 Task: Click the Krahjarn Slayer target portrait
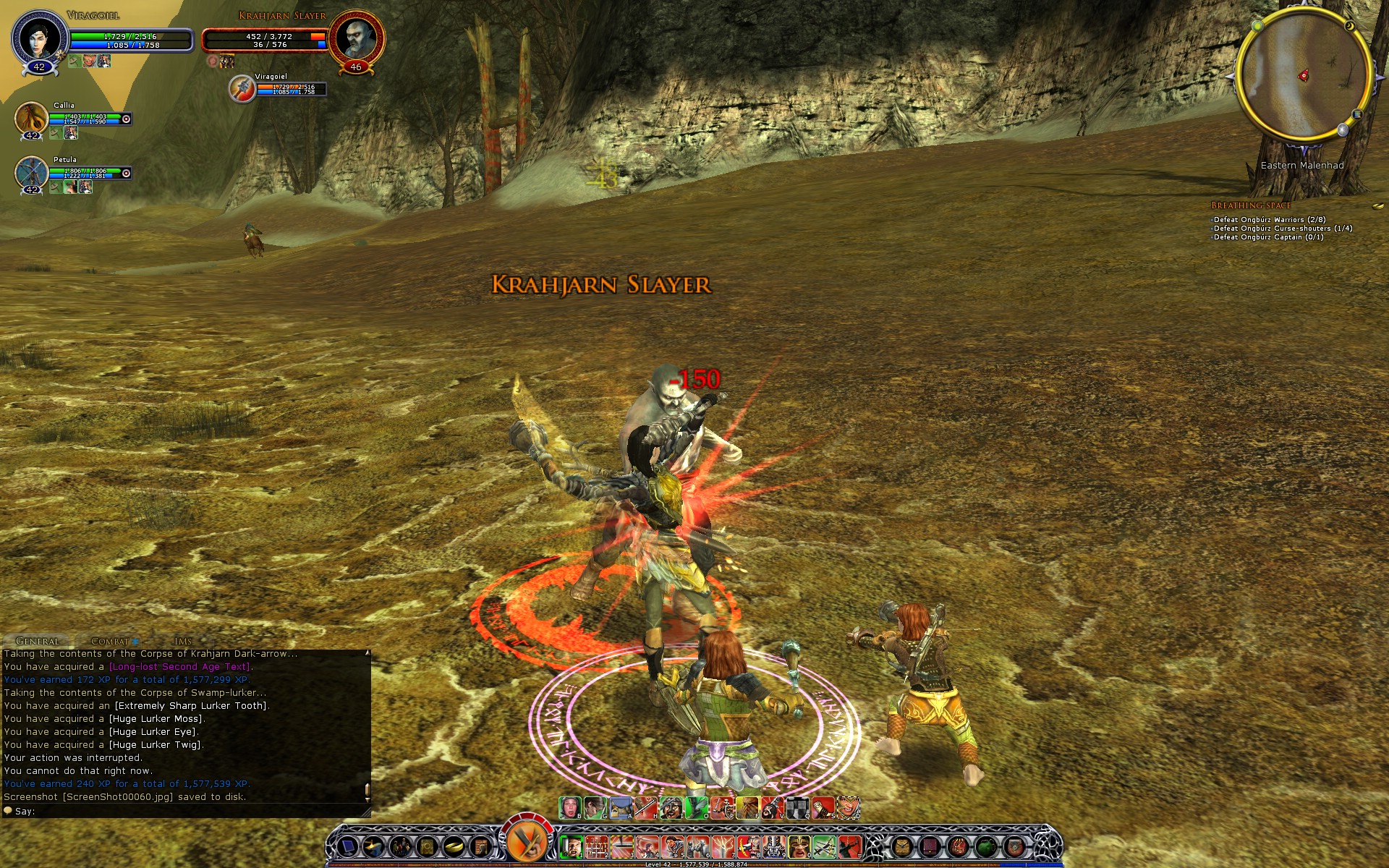pos(355,38)
